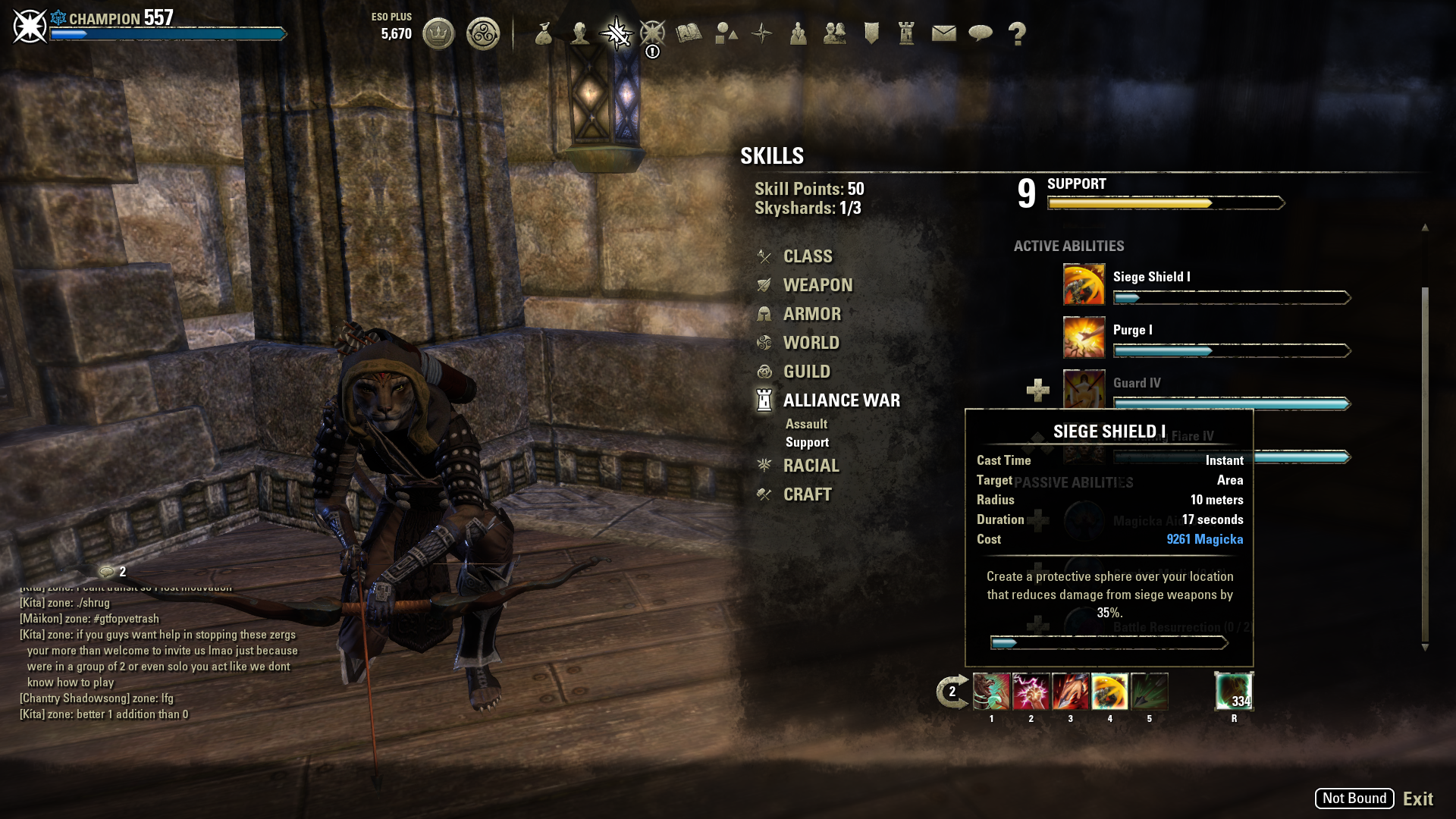Open the Craft skill category
1456x819 pixels.
click(x=807, y=494)
